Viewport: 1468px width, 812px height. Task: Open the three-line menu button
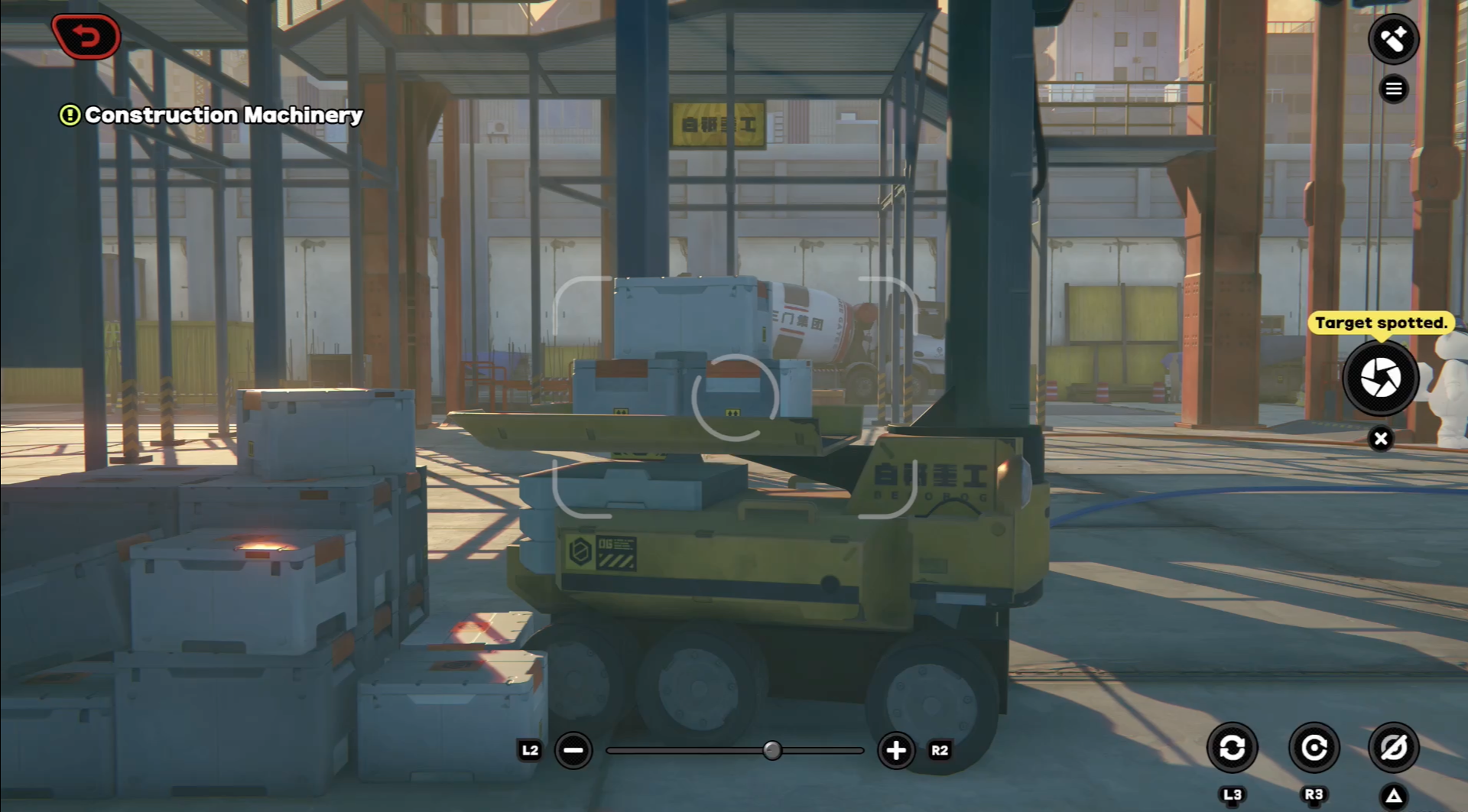[x=1393, y=89]
